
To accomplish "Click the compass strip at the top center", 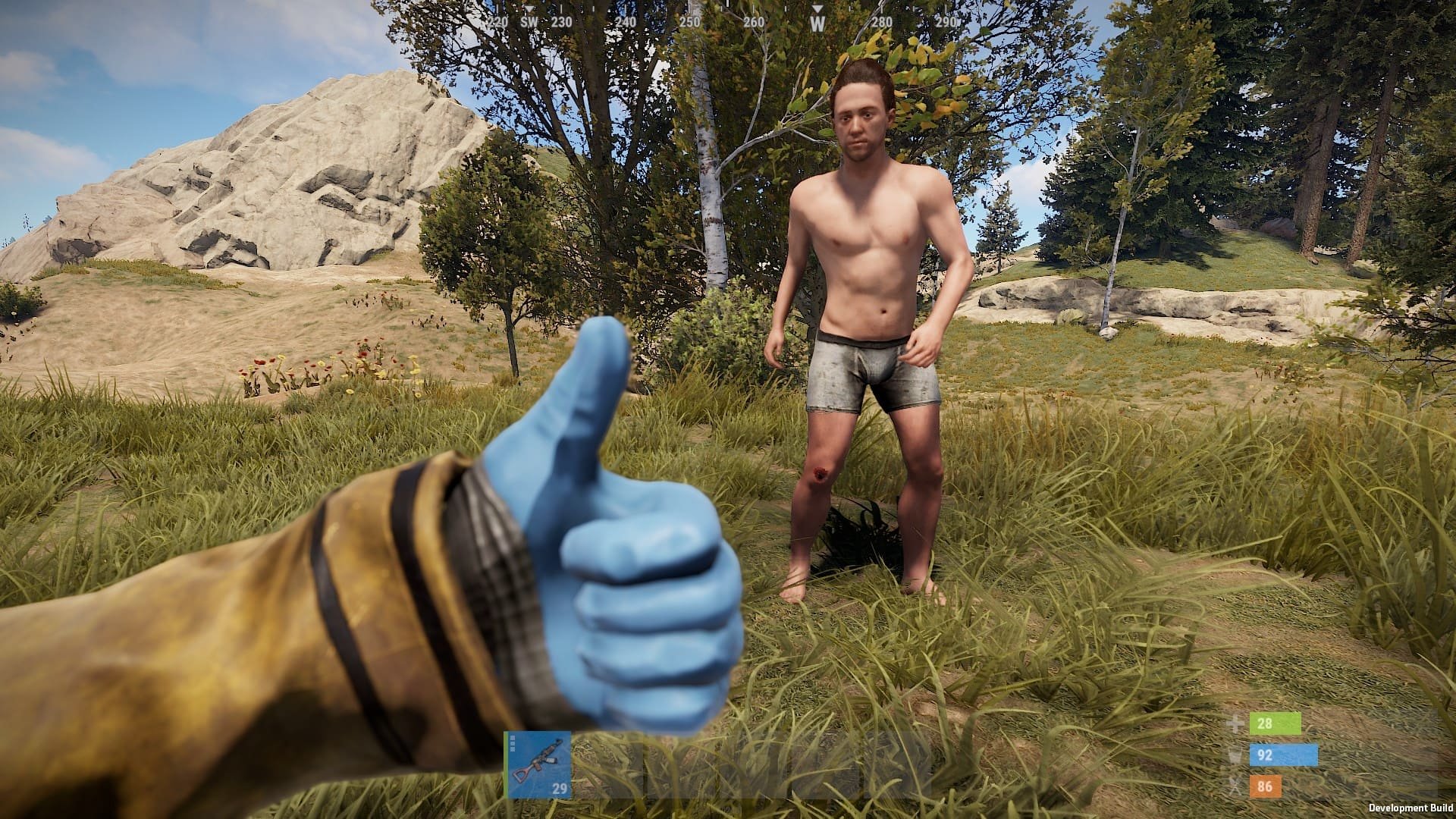I will coord(728,19).
